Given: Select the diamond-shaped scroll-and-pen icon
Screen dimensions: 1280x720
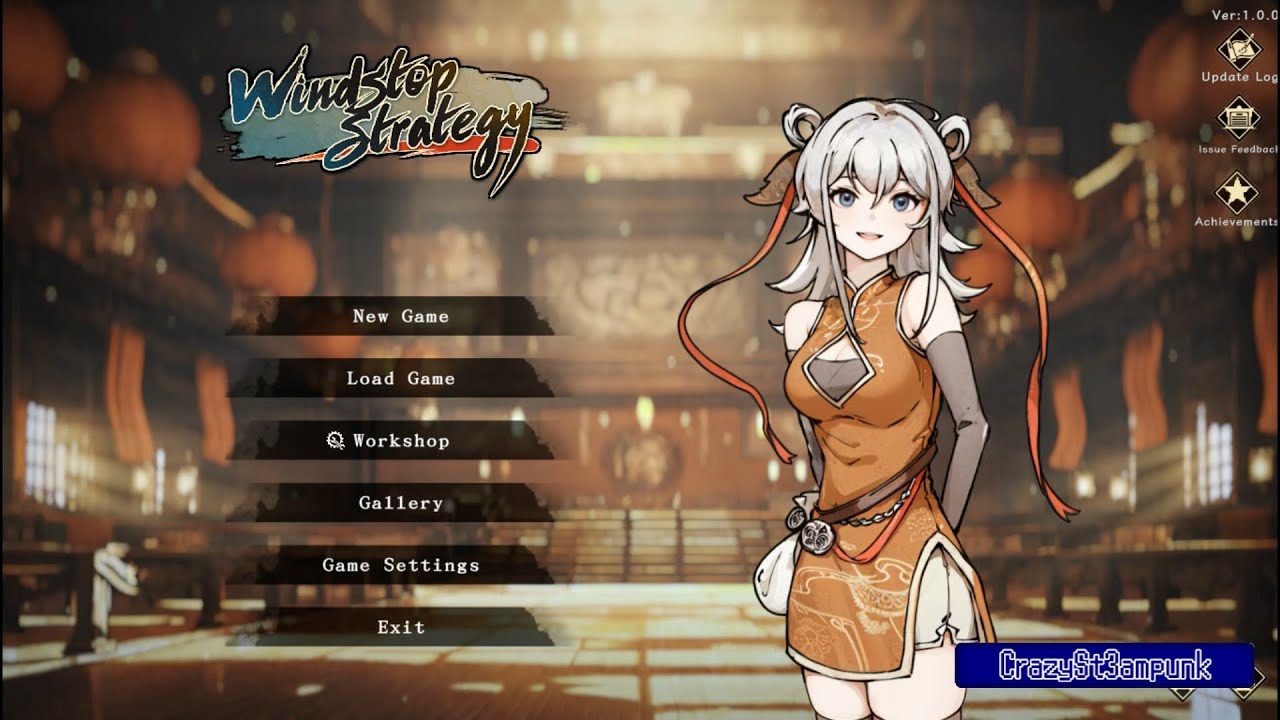Looking at the screenshot, I should click(1237, 48).
